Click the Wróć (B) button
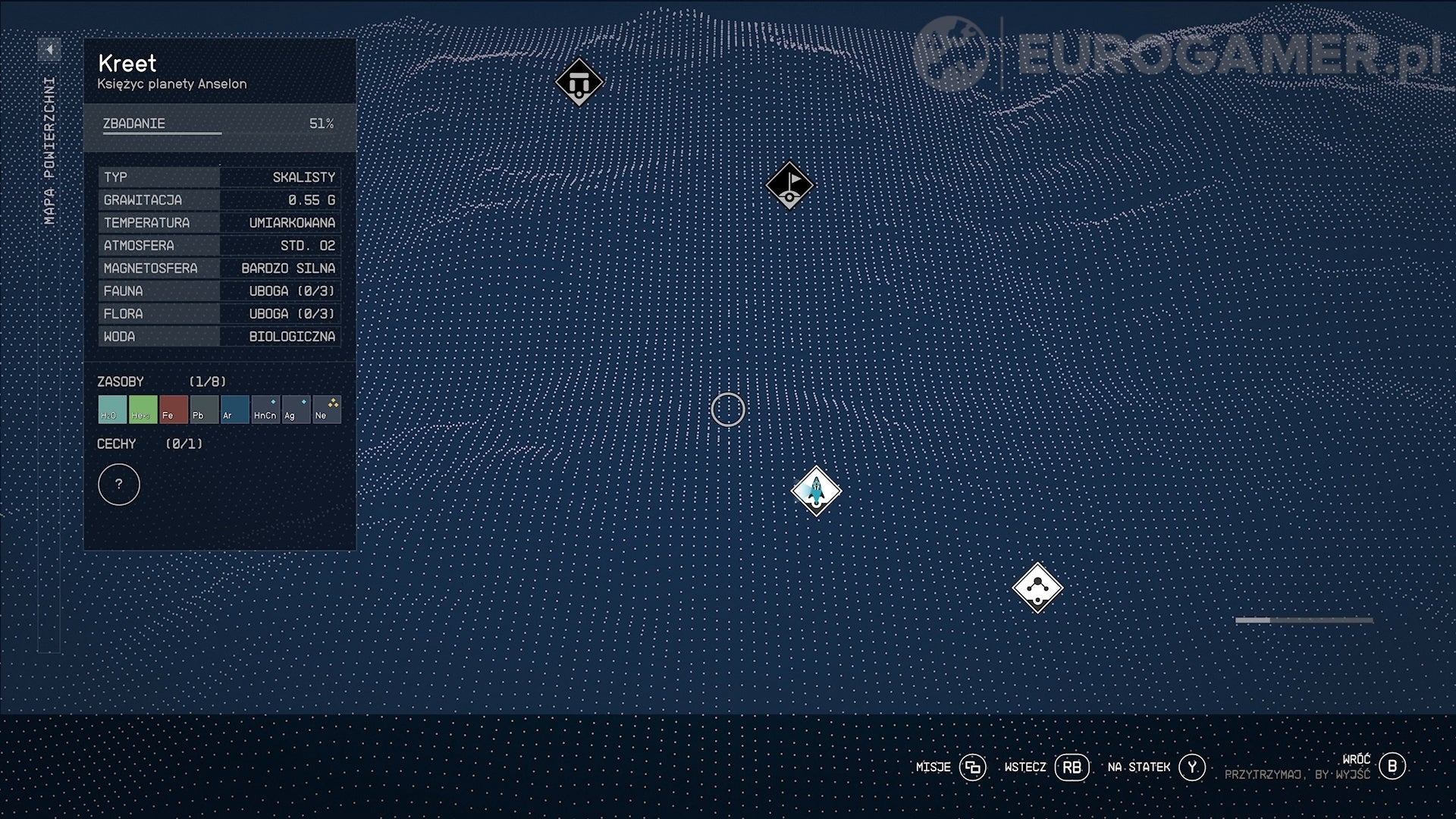1456x819 pixels. click(1392, 767)
